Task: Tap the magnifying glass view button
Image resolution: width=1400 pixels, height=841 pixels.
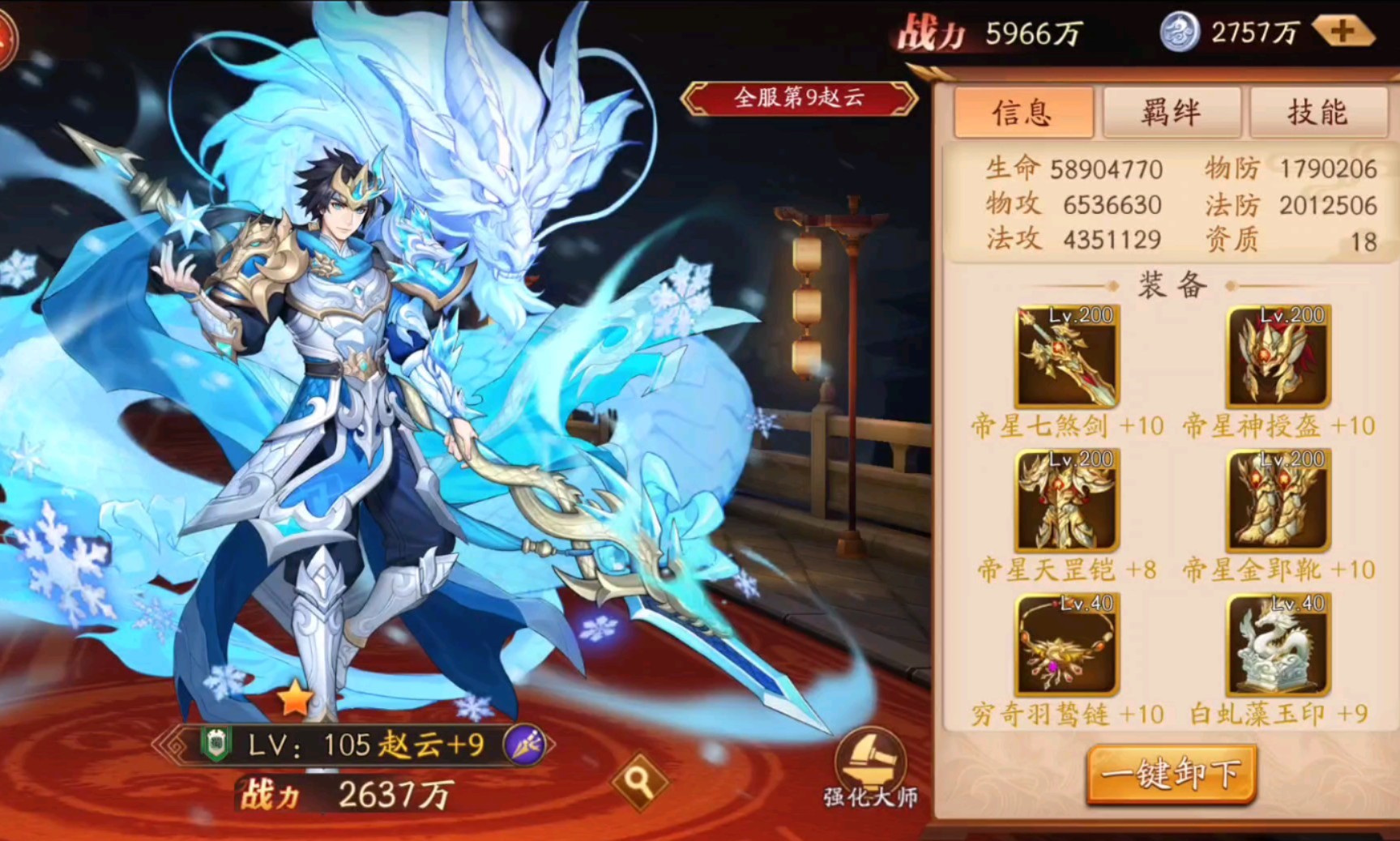Action: coord(639,781)
